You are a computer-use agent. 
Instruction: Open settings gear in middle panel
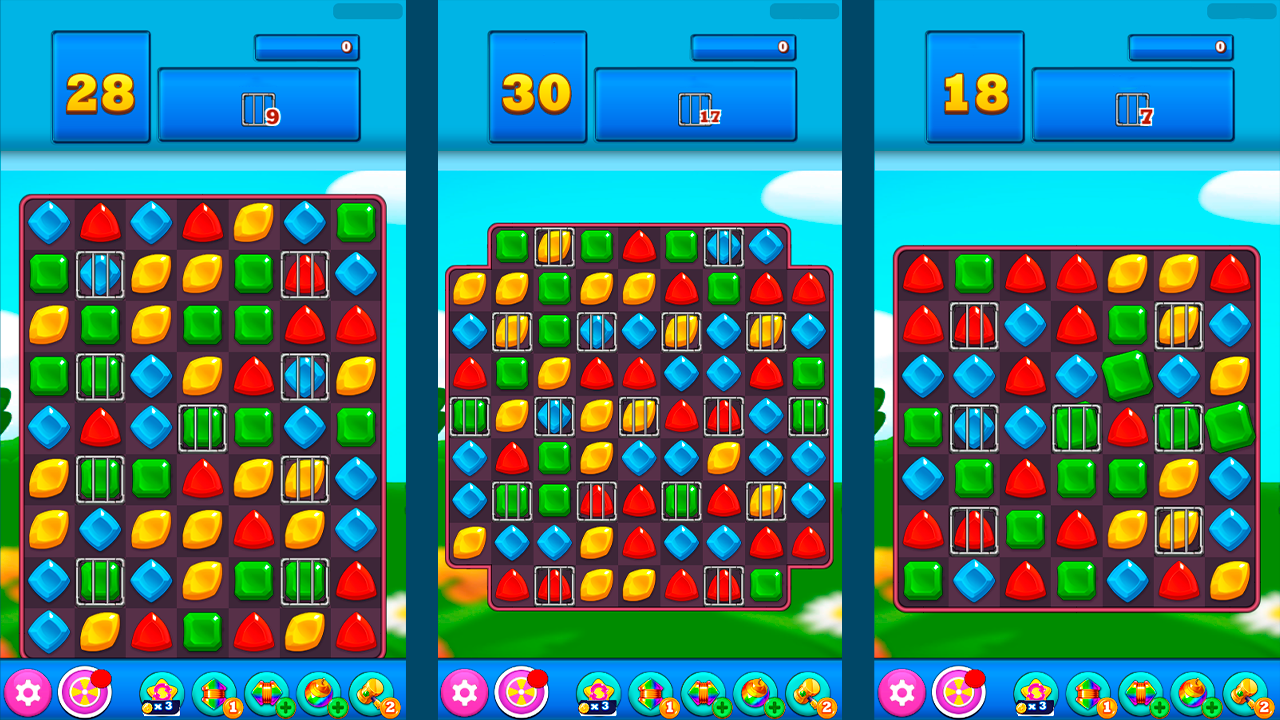[x=464, y=690]
